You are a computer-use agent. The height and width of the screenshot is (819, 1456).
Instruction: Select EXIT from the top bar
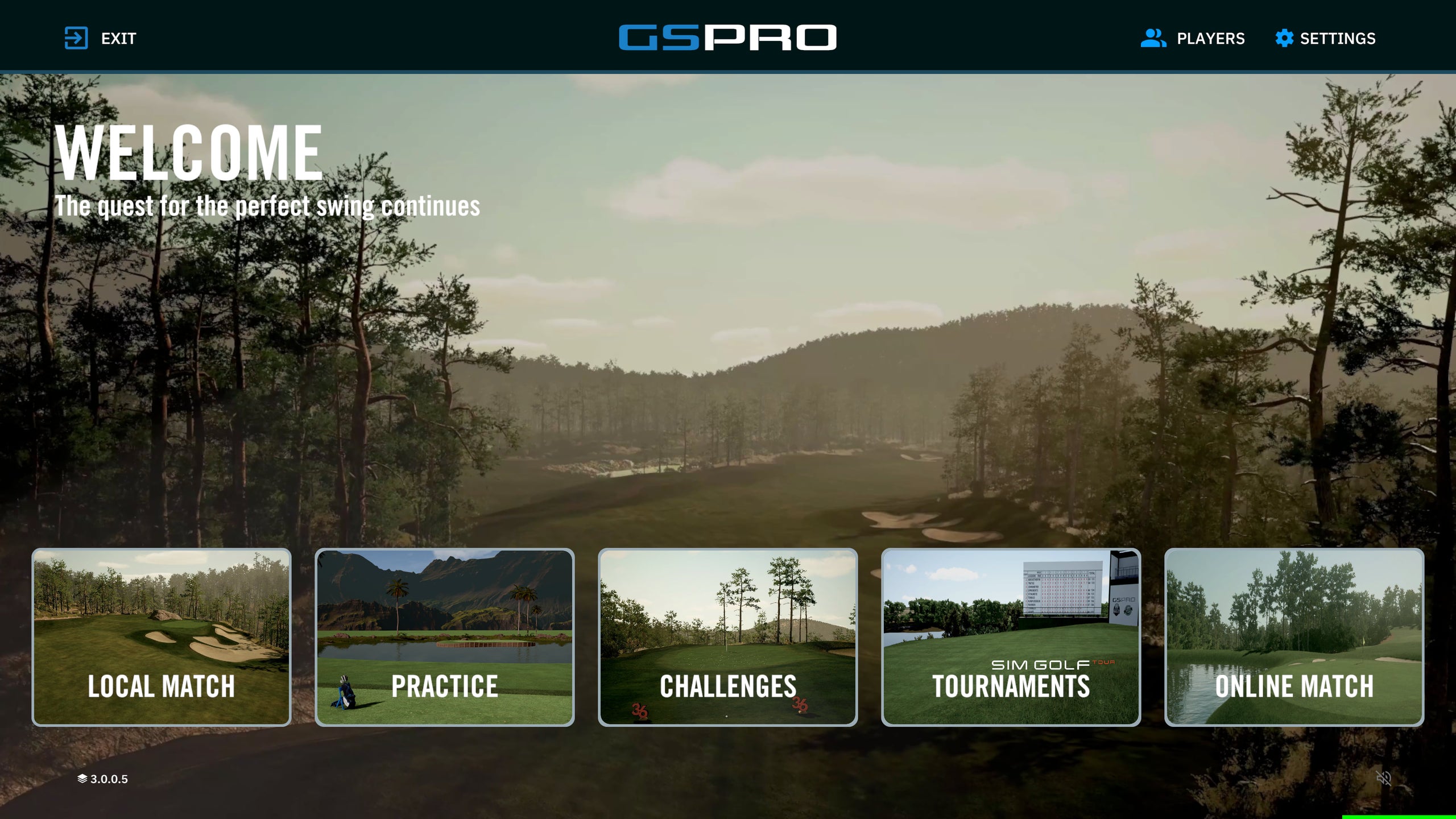click(x=118, y=38)
